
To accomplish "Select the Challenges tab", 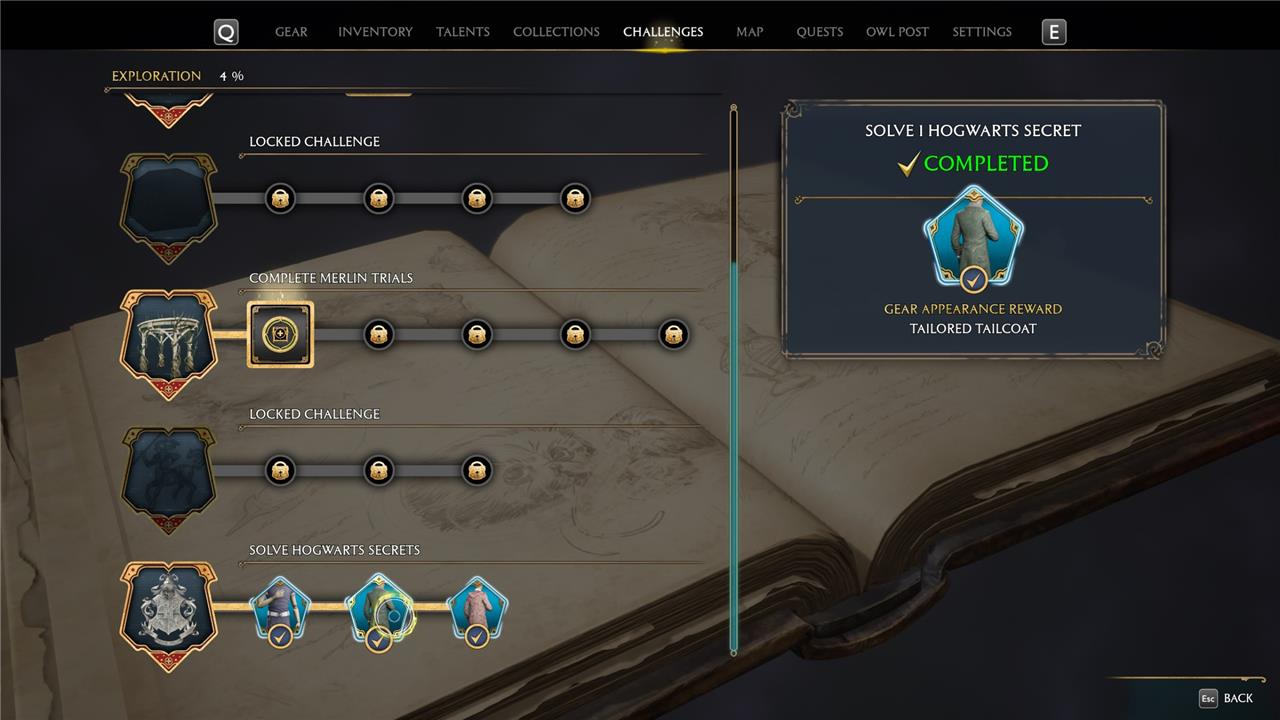I will point(663,32).
